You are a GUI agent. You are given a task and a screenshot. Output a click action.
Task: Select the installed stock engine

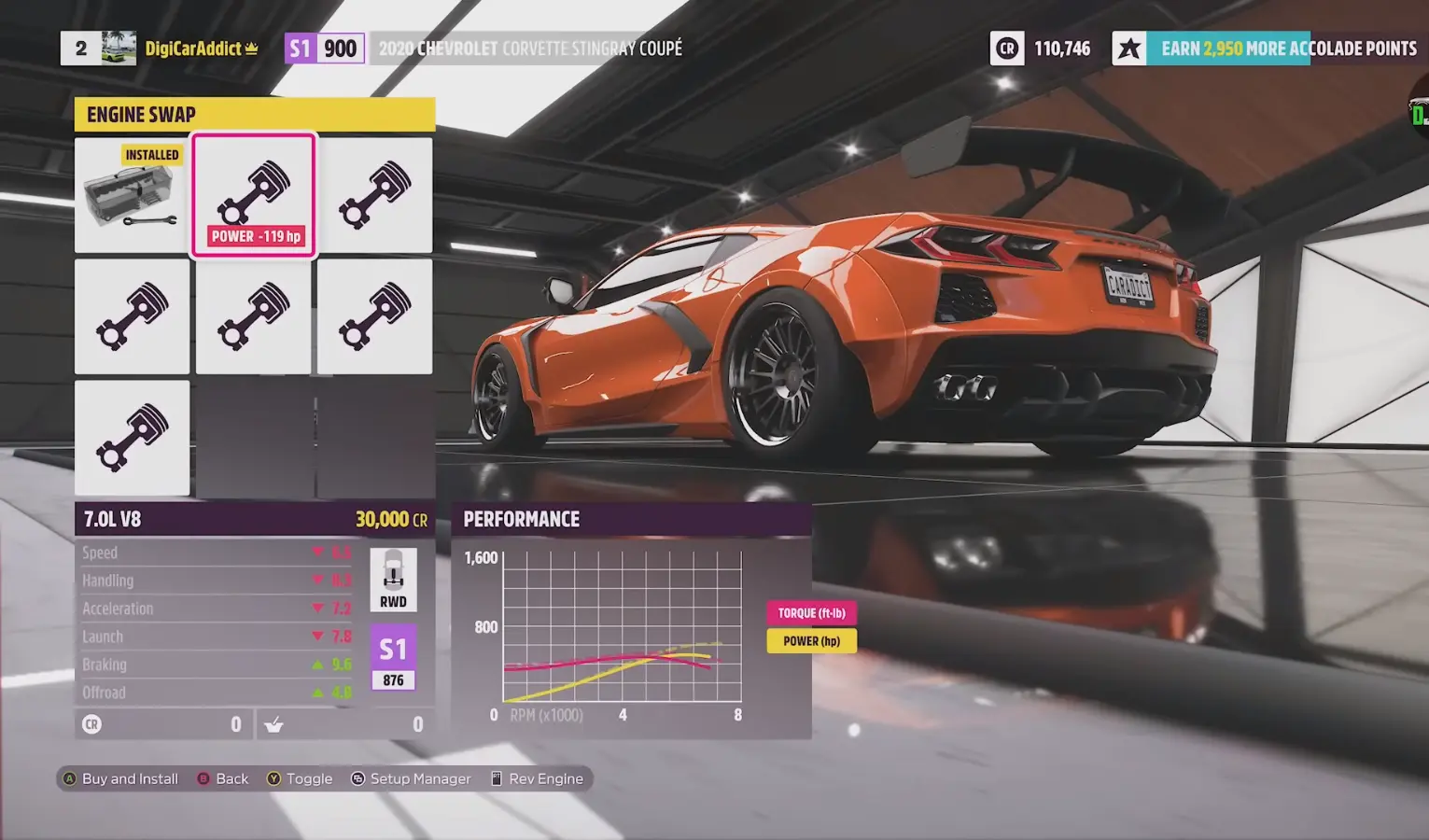[x=132, y=194]
